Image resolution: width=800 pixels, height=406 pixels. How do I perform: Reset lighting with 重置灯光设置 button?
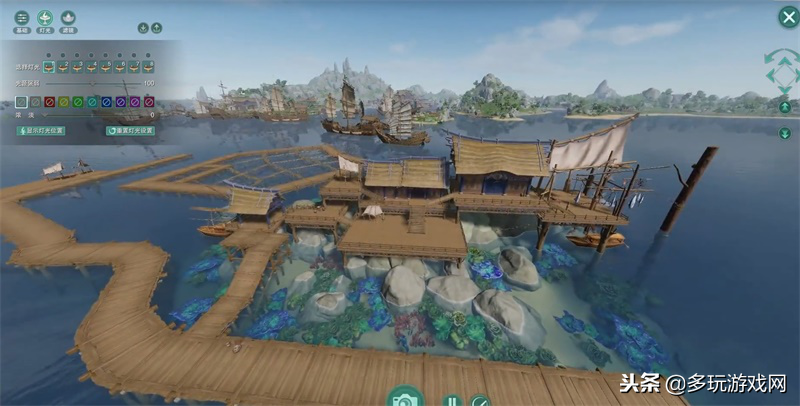point(130,130)
